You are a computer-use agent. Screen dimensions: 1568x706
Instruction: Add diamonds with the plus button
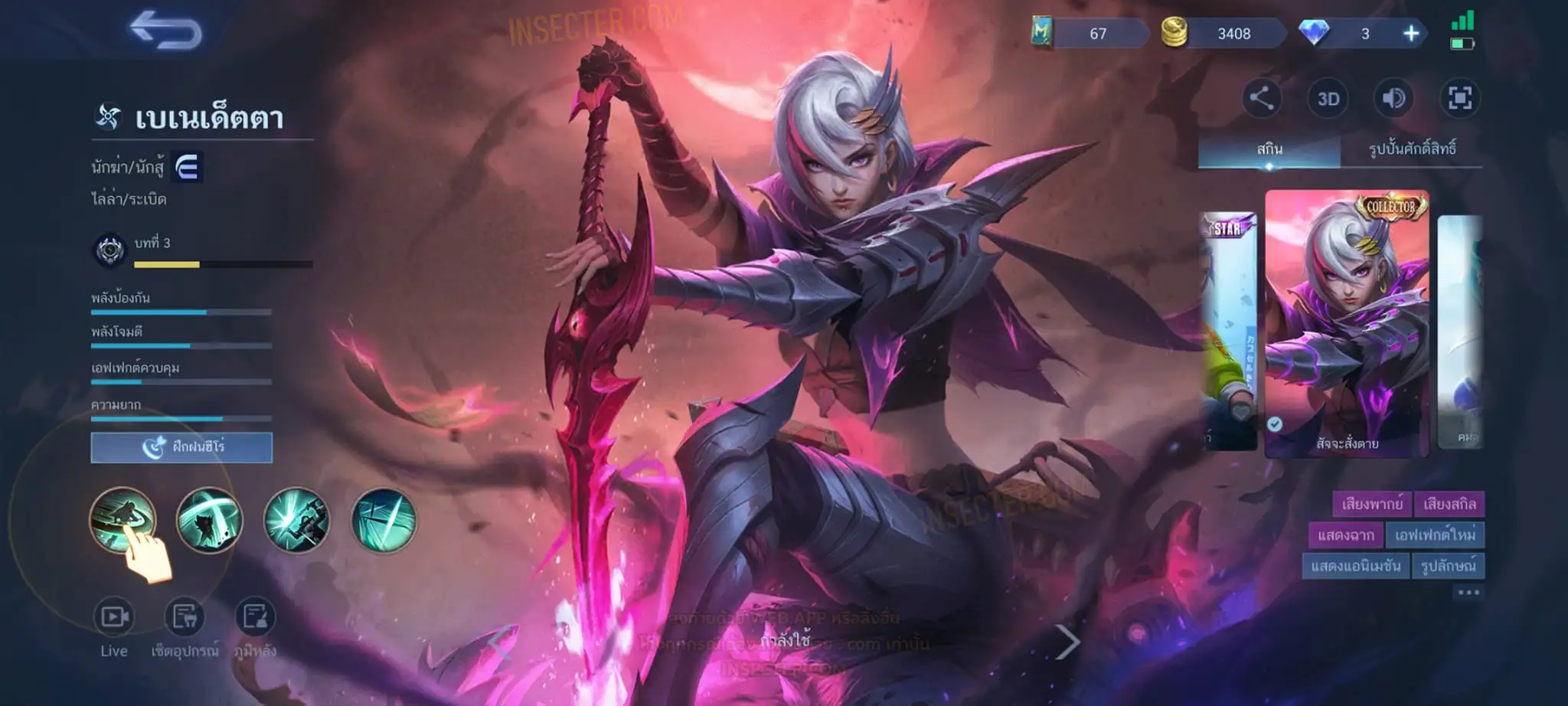[1410, 34]
